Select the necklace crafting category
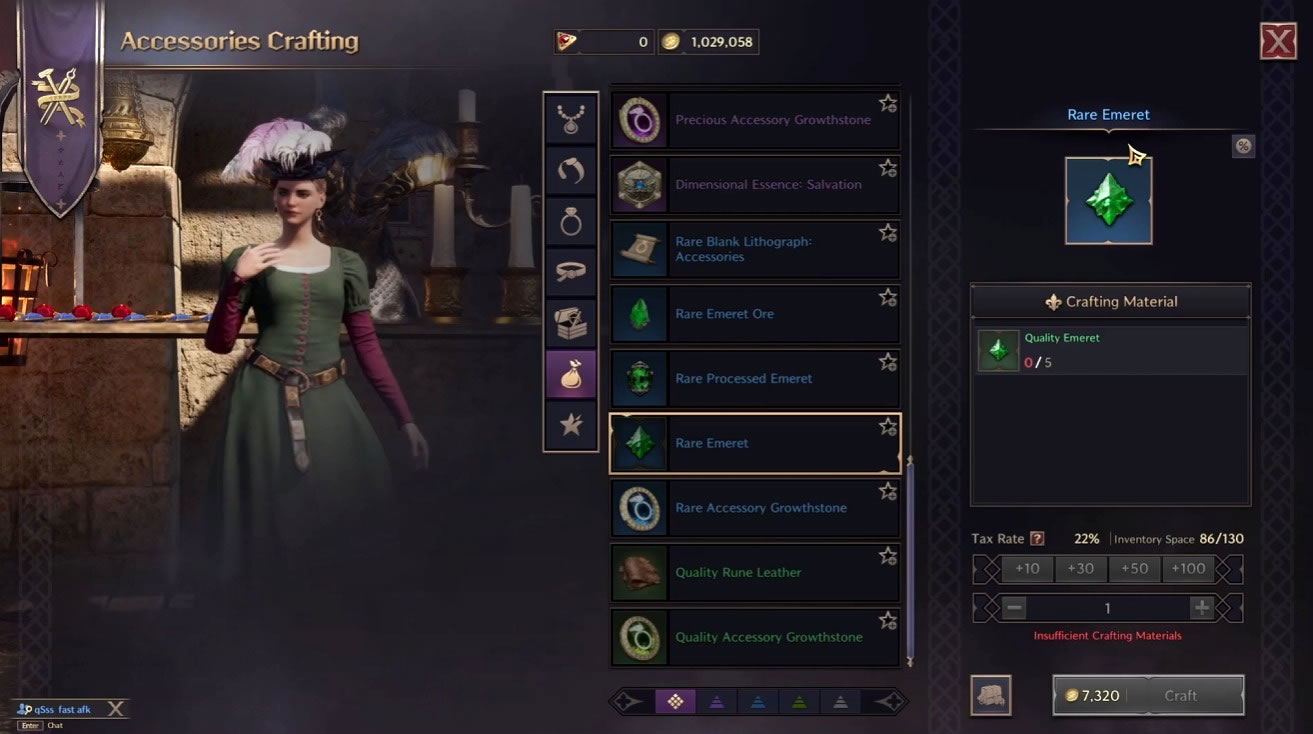Viewport: 1313px width, 734px height. 570,117
